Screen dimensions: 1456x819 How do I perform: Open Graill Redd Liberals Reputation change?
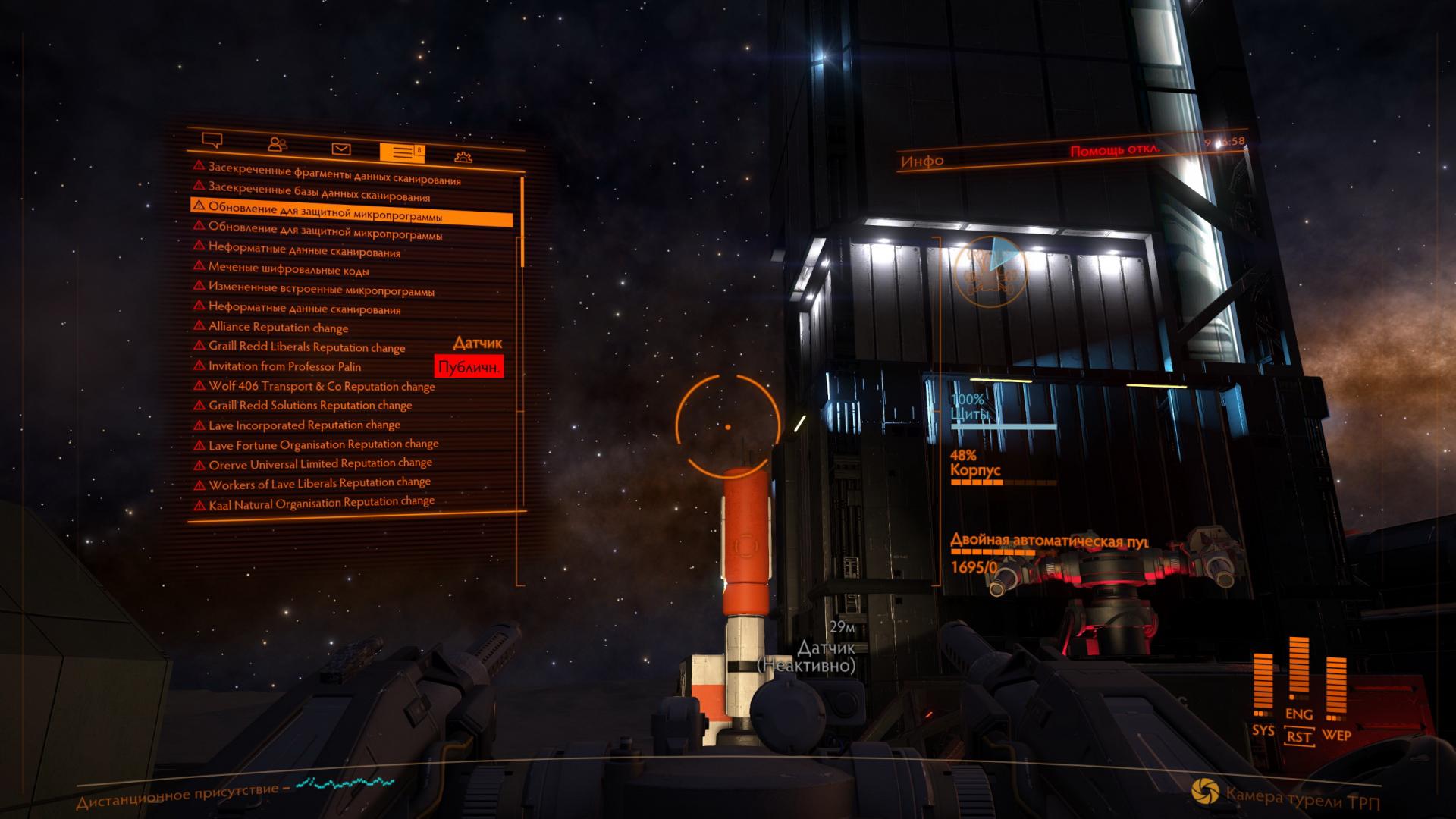click(306, 347)
